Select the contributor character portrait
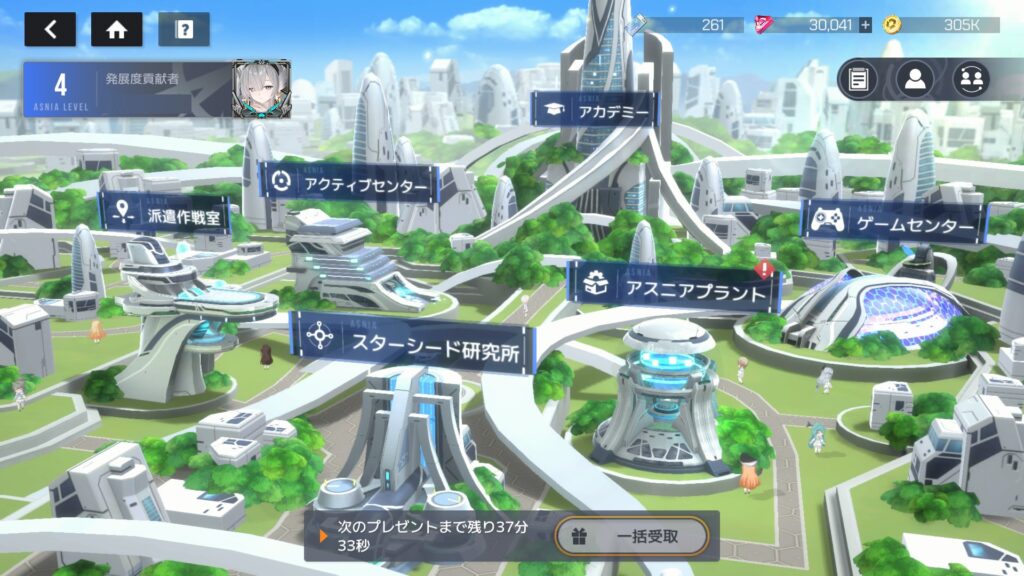 point(262,90)
